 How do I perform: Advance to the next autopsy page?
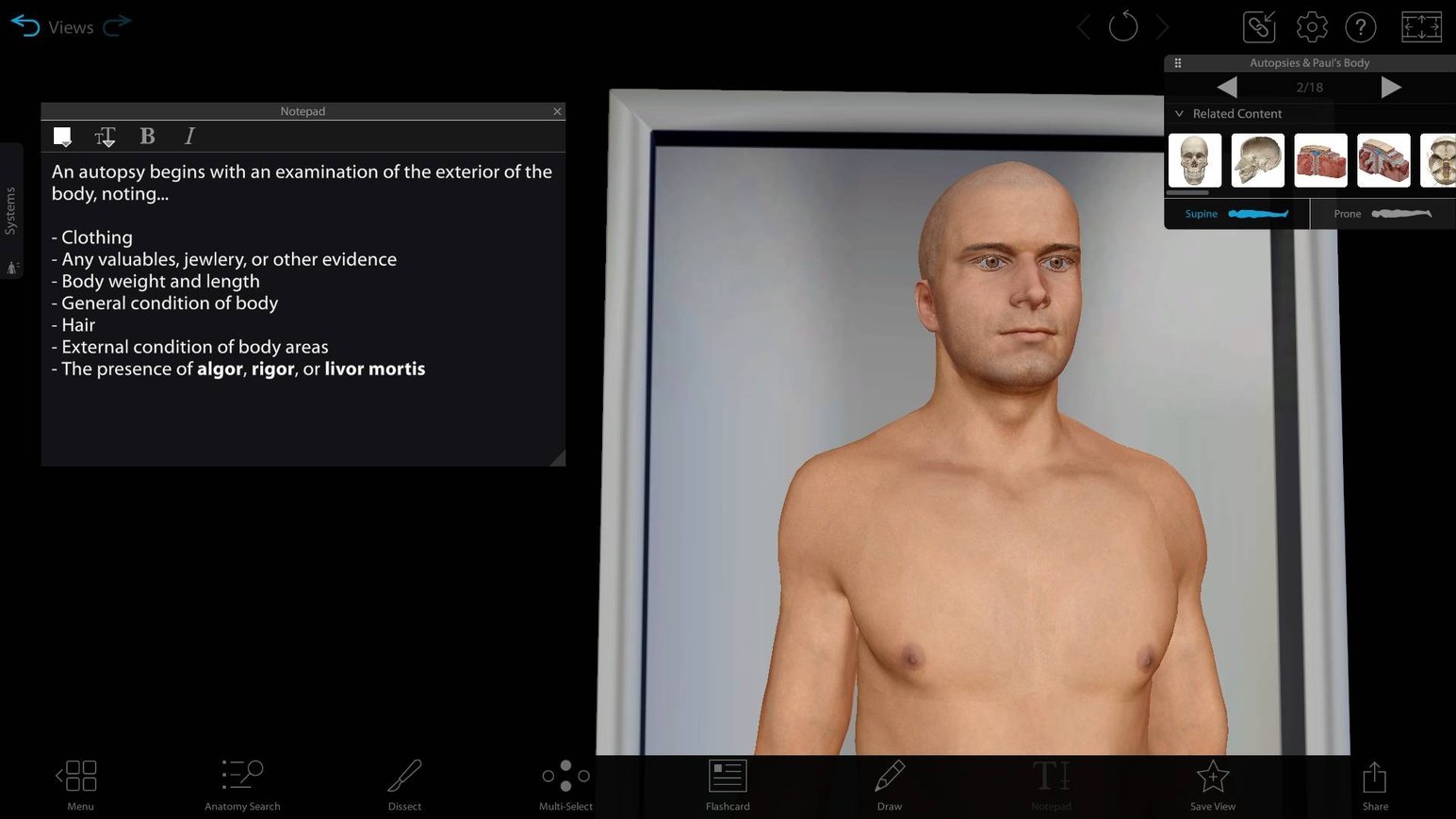(x=1393, y=87)
